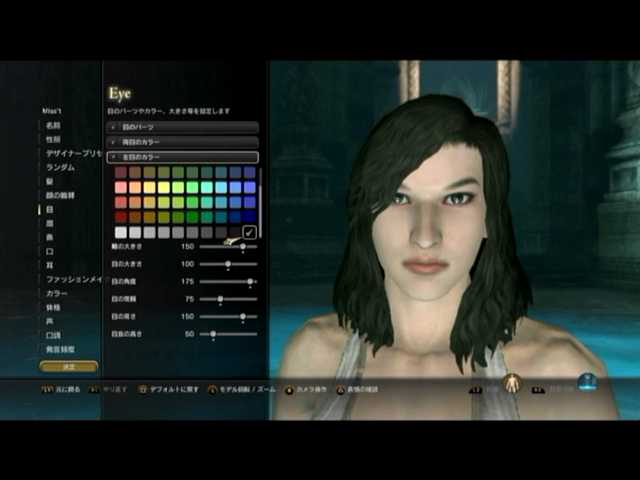Click the body figure icon in bottom bar

click(511, 383)
